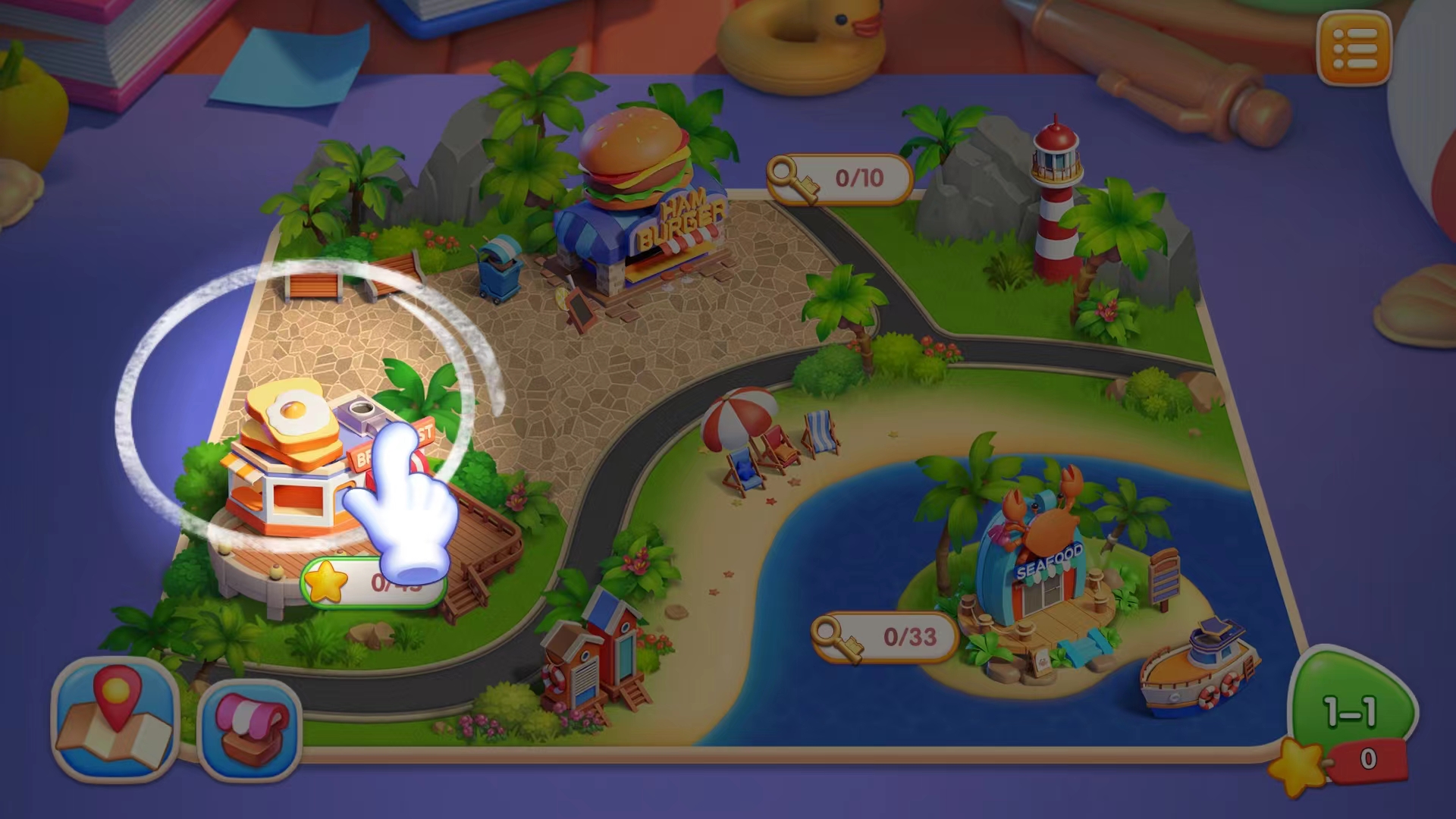Open the list menu button
1456x819 pixels.
[x=1354, y=49]
